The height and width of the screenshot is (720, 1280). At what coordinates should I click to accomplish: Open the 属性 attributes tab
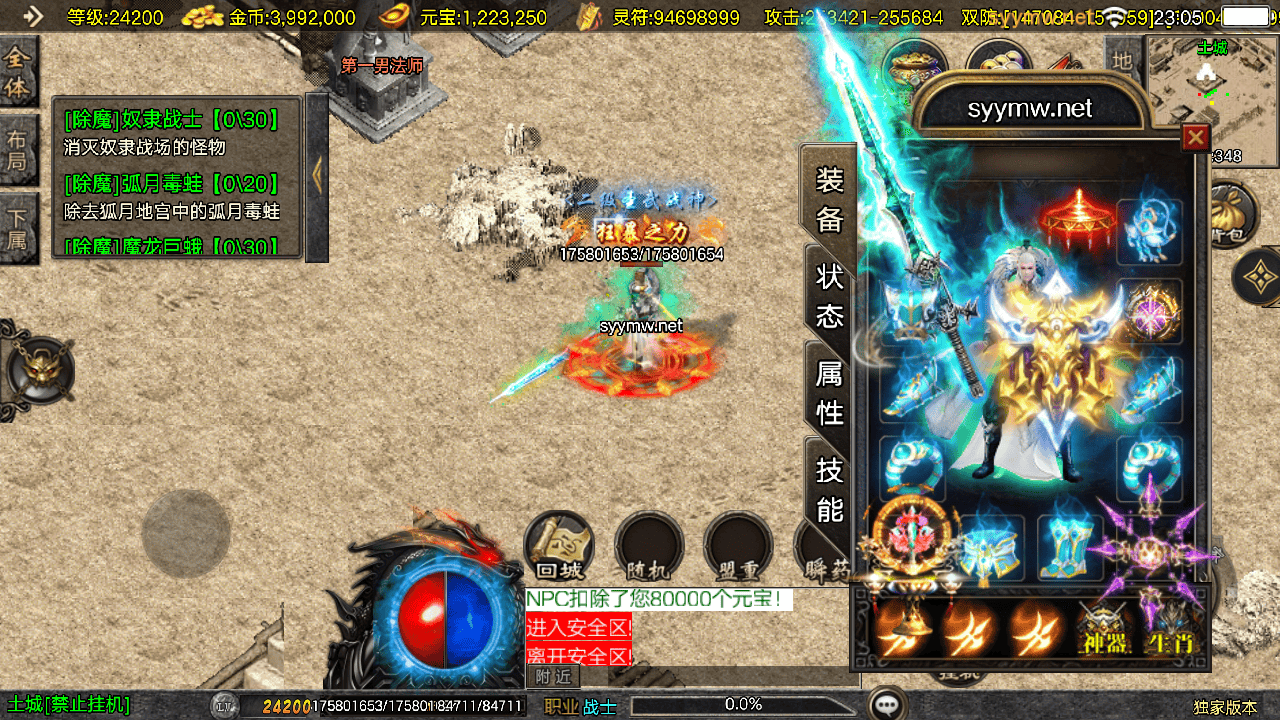point(830,392)
